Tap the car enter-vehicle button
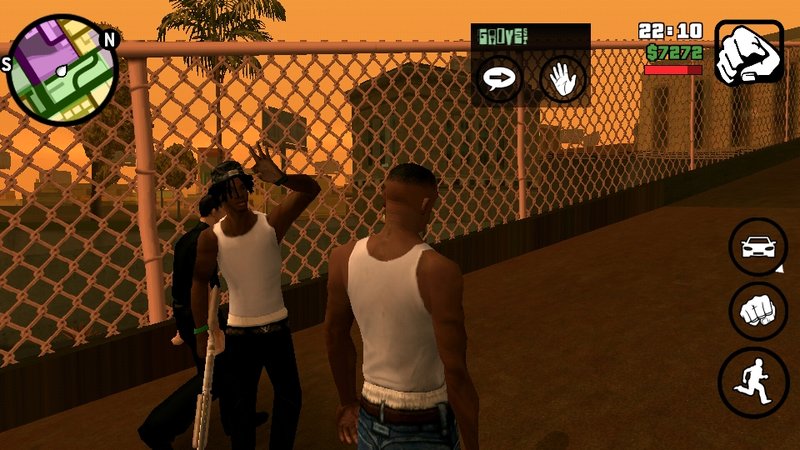Screen dimensions: 800x450 coord(757,246)
